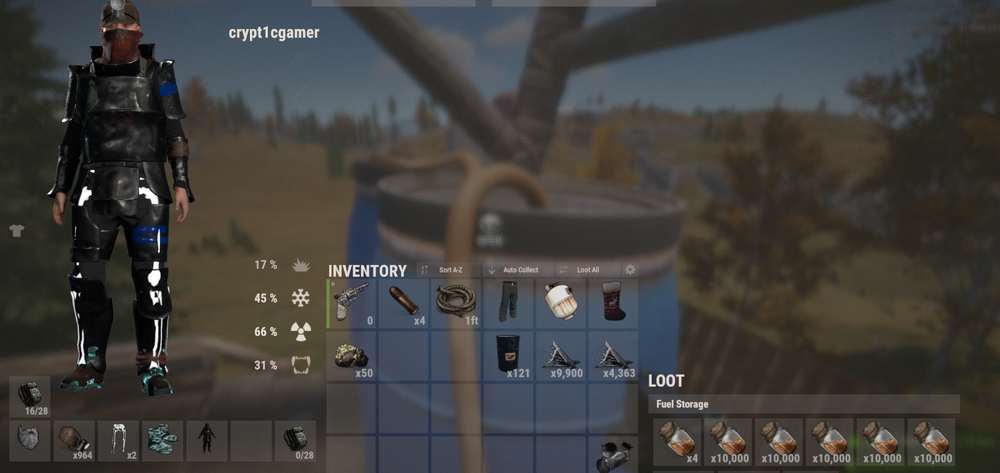Screen dimensions: 1000x473
Task: Select the metal fragments x4,363 stack
Action: (613, 354)
